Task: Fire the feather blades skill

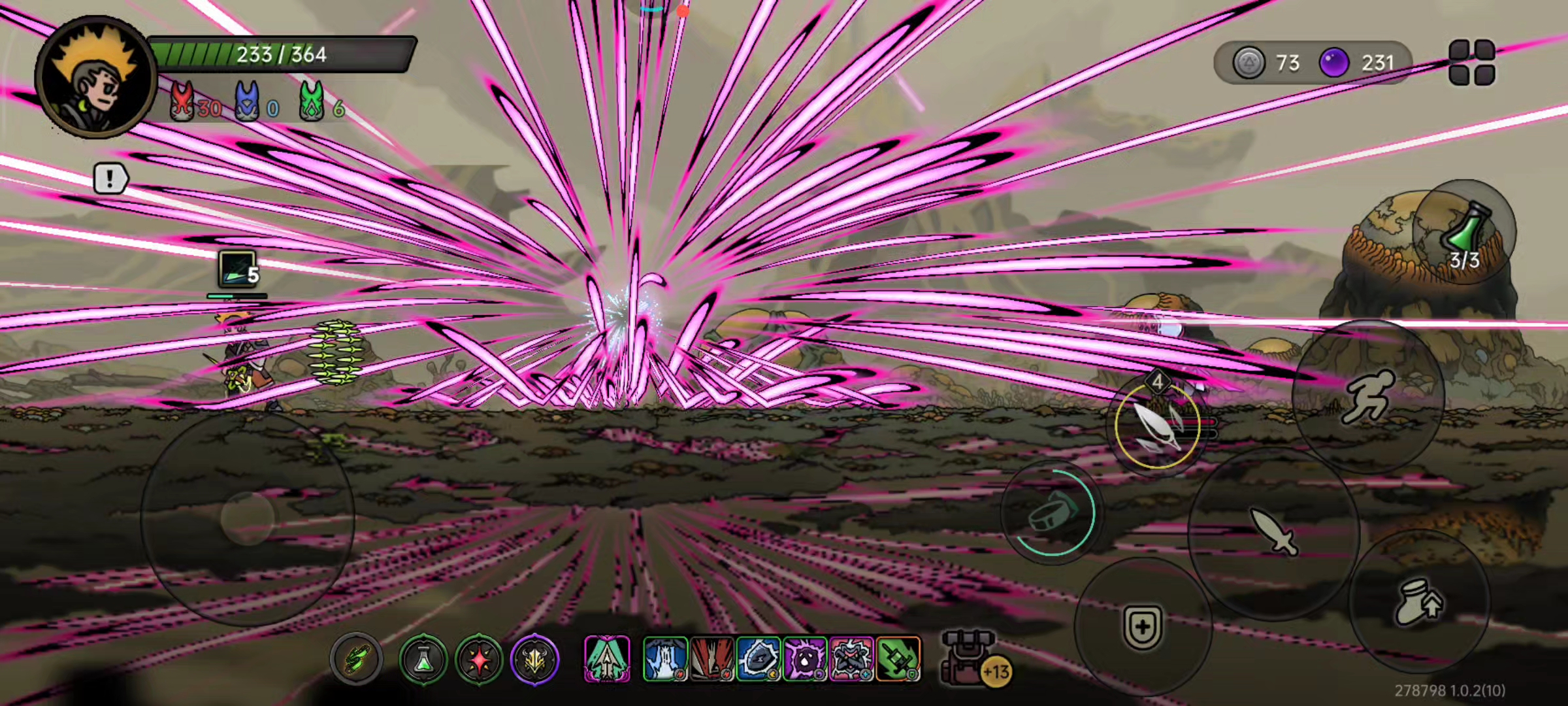Action: tap(1157, 425)
